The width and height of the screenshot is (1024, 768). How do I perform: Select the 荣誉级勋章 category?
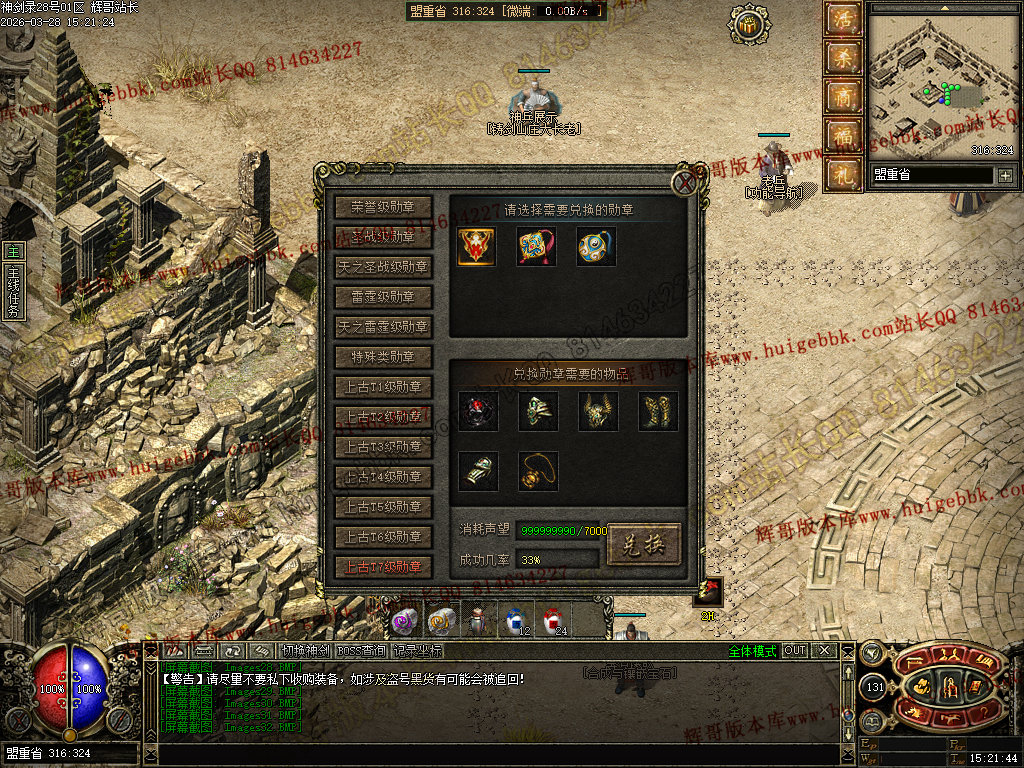pos(384,207)
